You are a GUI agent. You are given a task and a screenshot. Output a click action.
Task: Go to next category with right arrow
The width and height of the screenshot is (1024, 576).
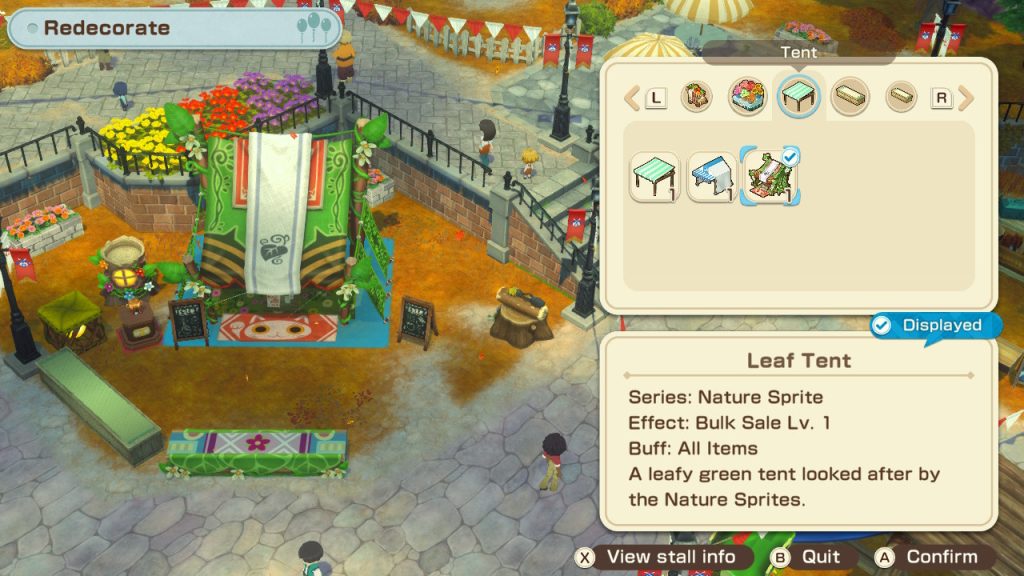(966, 98)
